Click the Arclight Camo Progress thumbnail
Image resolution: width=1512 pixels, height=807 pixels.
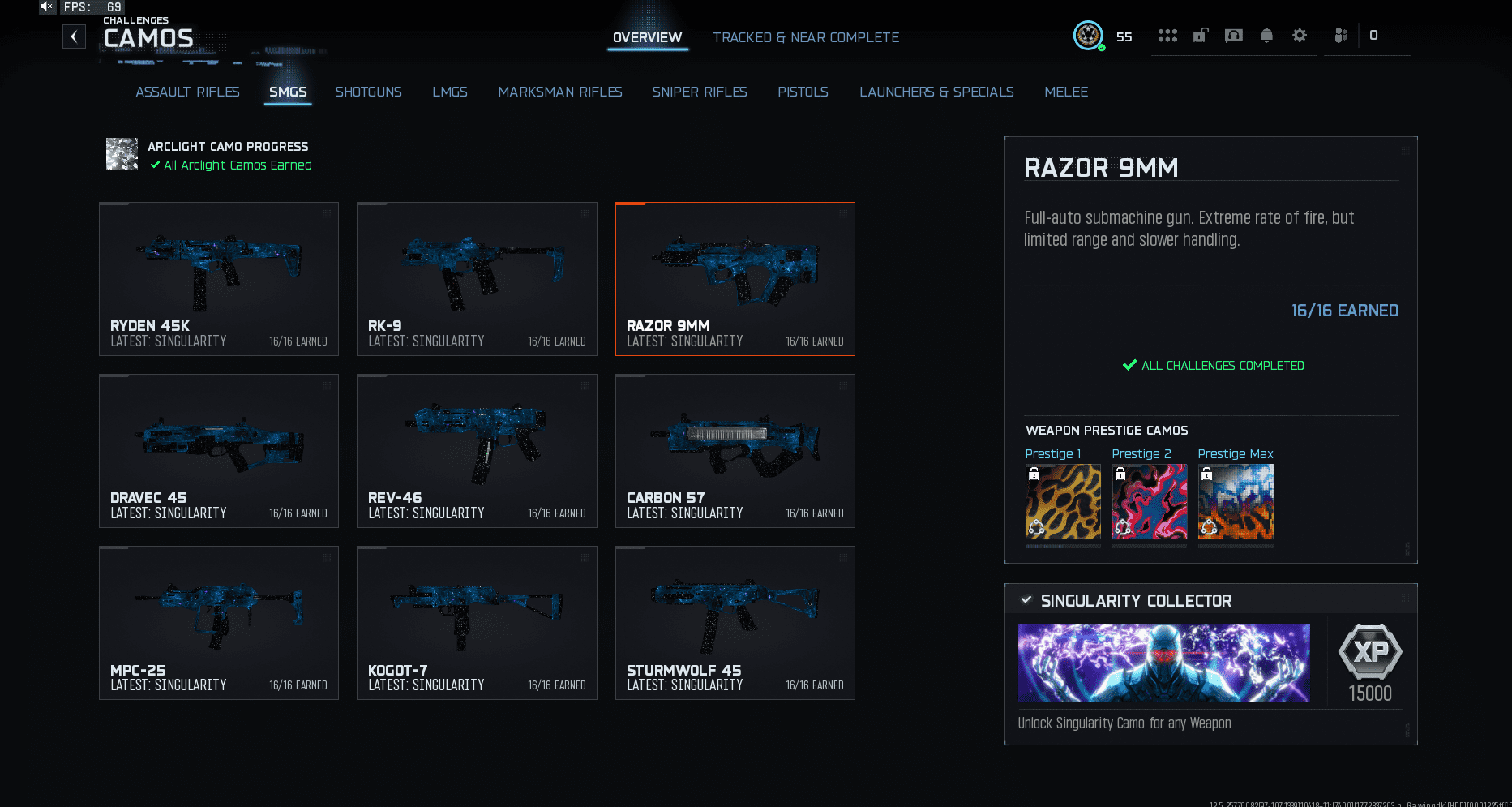coord(122,154)
